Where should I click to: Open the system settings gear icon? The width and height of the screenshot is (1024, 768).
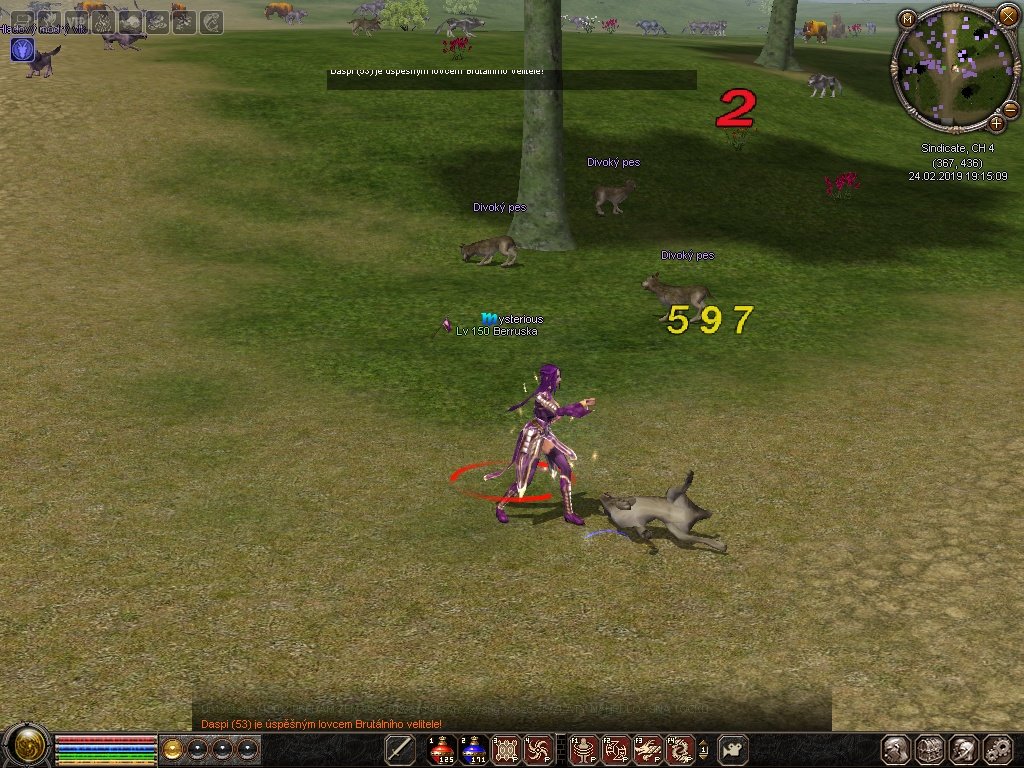[x=998, y=749]
